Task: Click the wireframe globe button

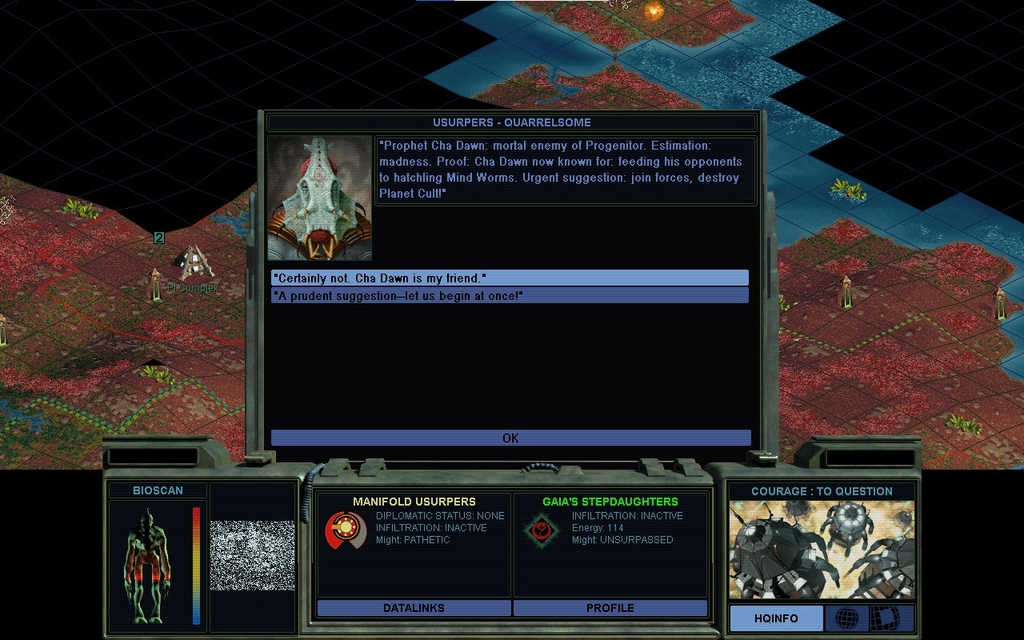Action: coord(846,619)
